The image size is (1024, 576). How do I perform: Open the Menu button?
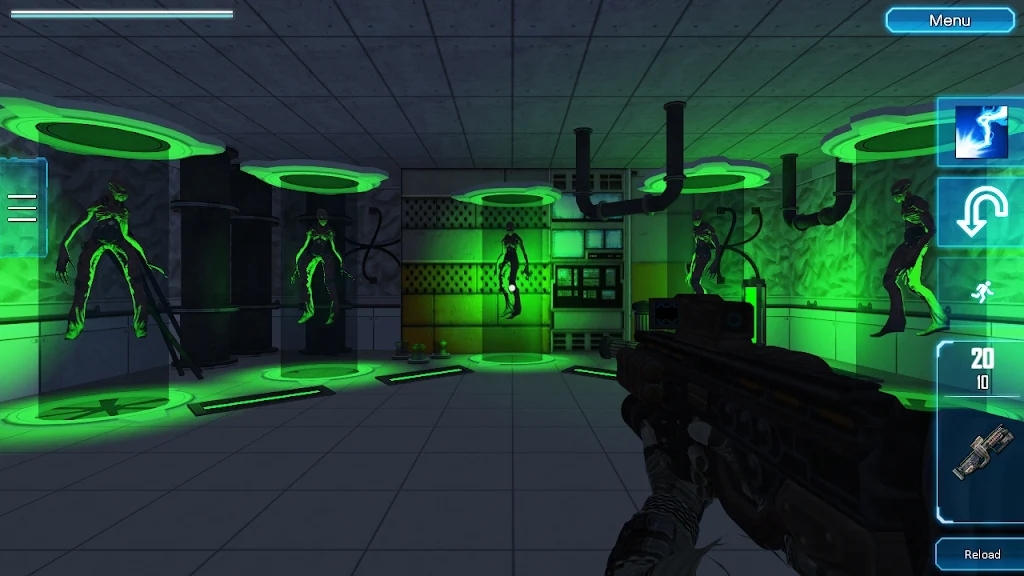[x=950, y=20]
